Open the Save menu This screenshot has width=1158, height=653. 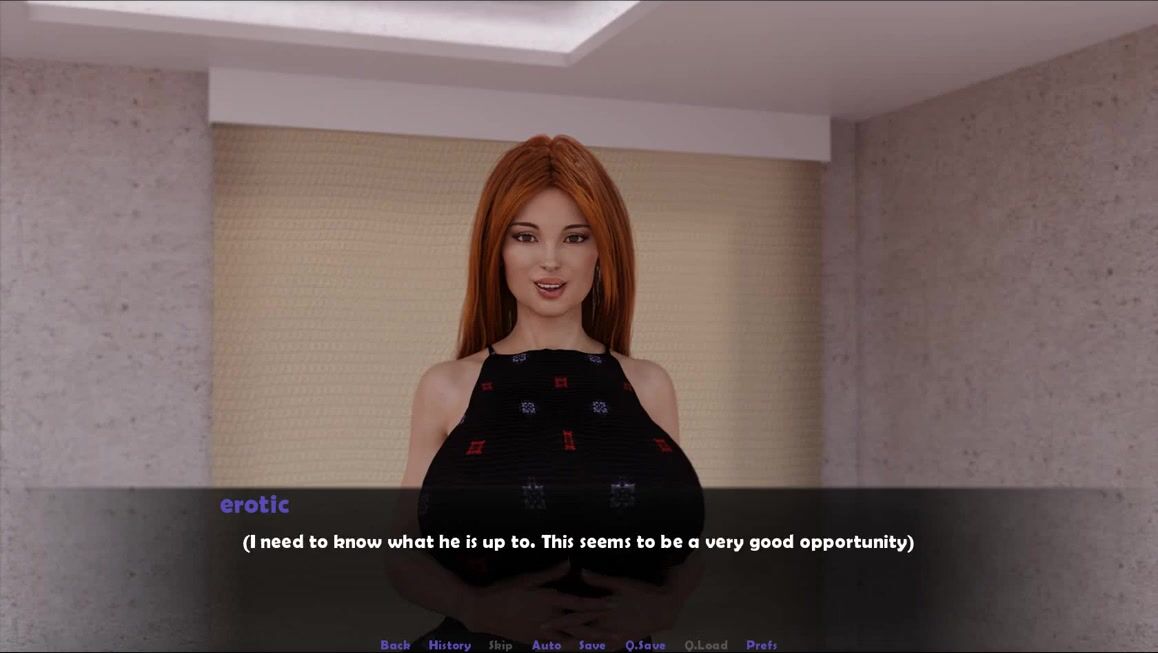[x=592, y=645]
